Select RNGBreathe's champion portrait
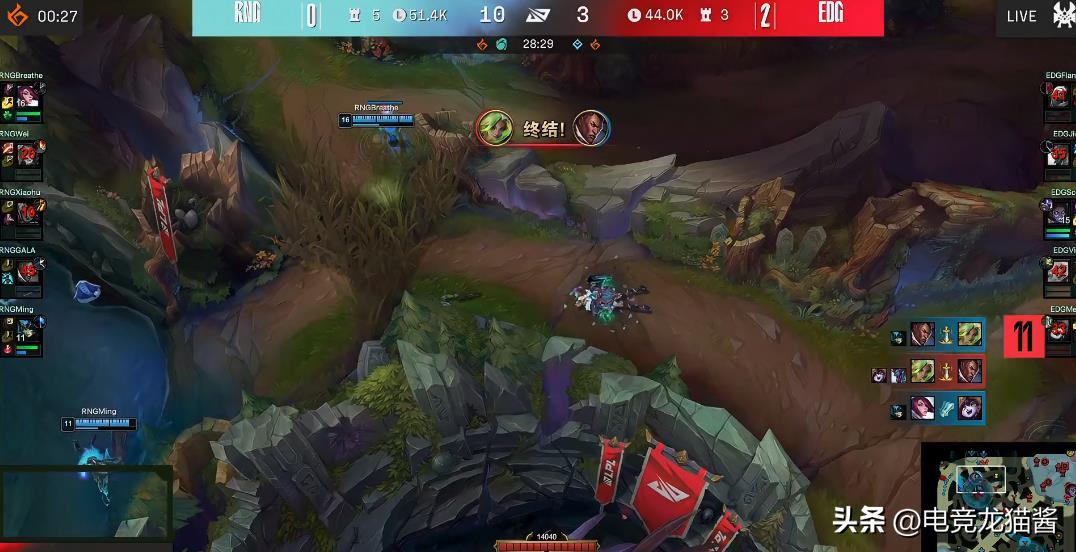Screen dimensions: 1076x552 (x=28, y=96)
